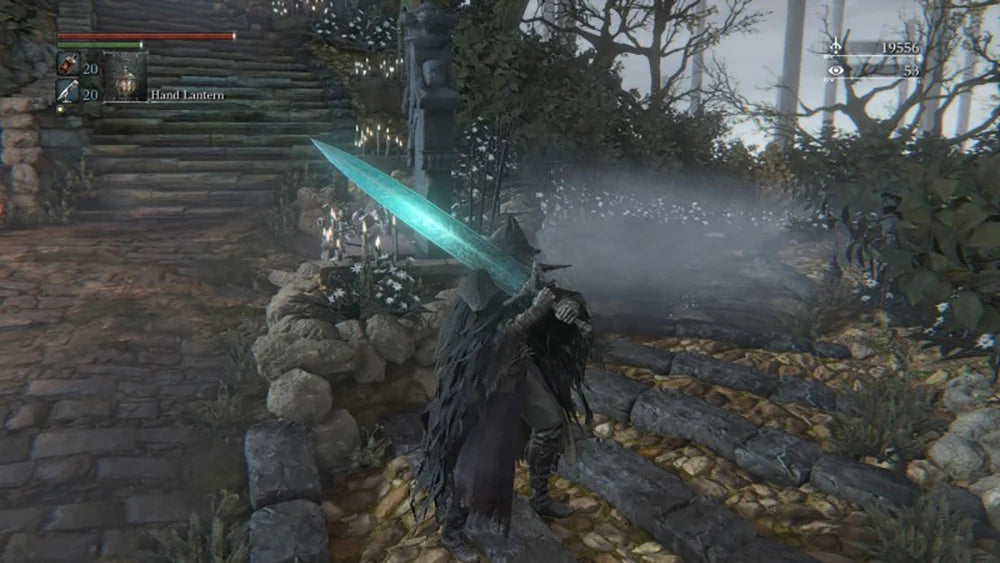This screenshot has width=1000, height=563.
Task: Select the Hand Lantern quick item slot
Action: [125, 76]
